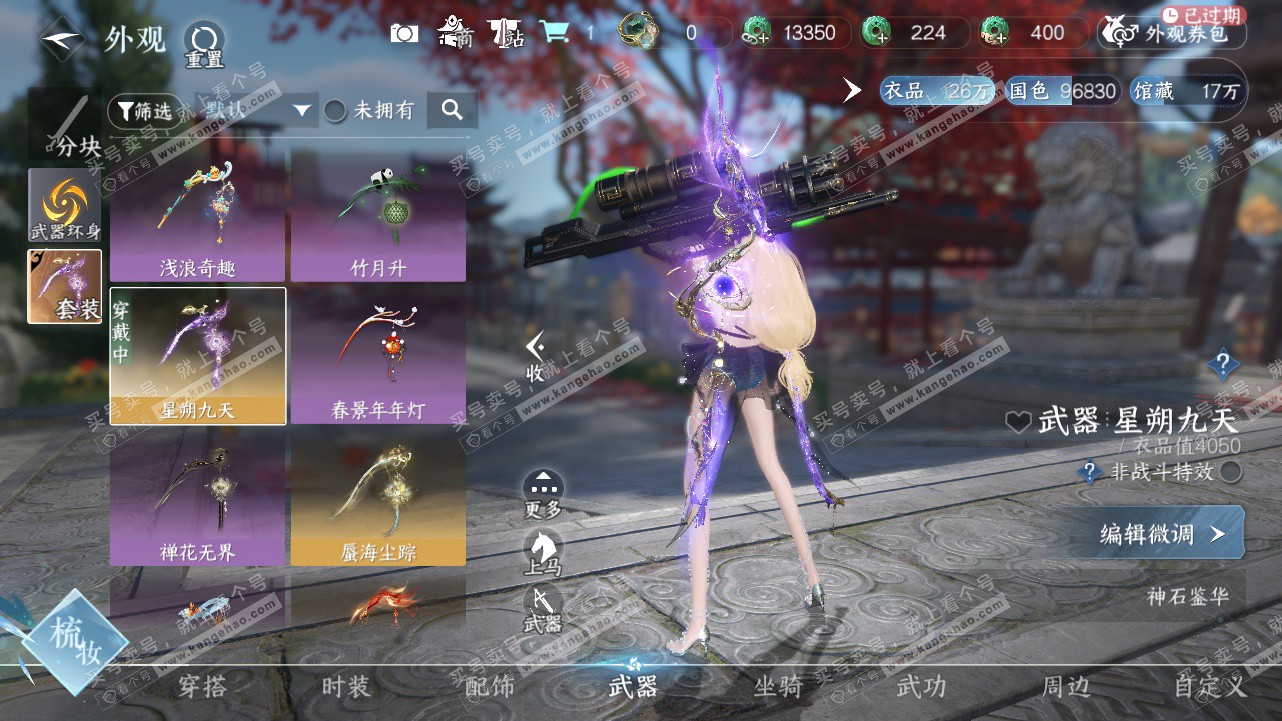Screen dimensions: 1282x721
Task: Collapse the panel with the 收 arrow
Action: (536, 356)
